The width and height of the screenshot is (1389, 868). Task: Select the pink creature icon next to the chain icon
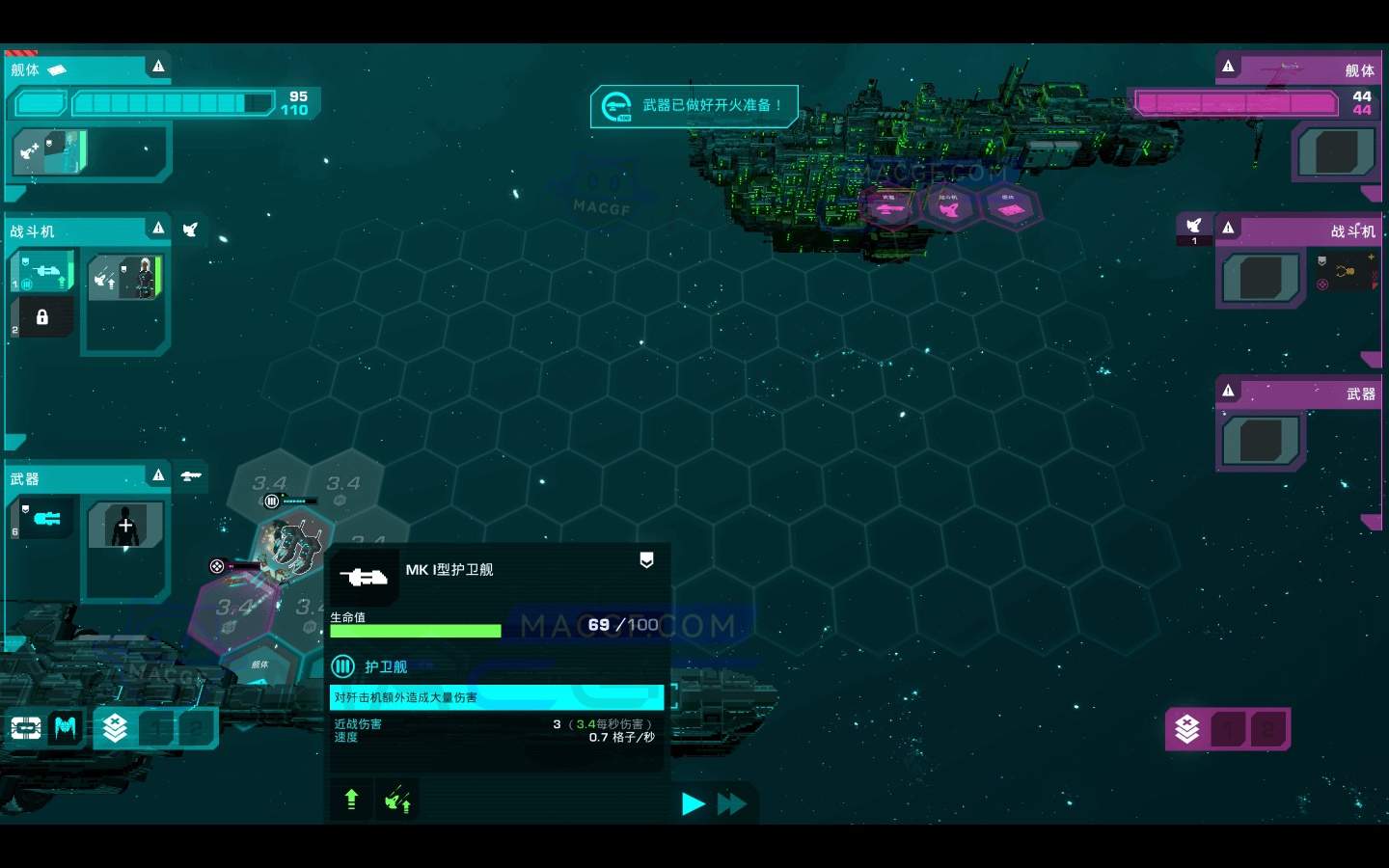(64, 729)
